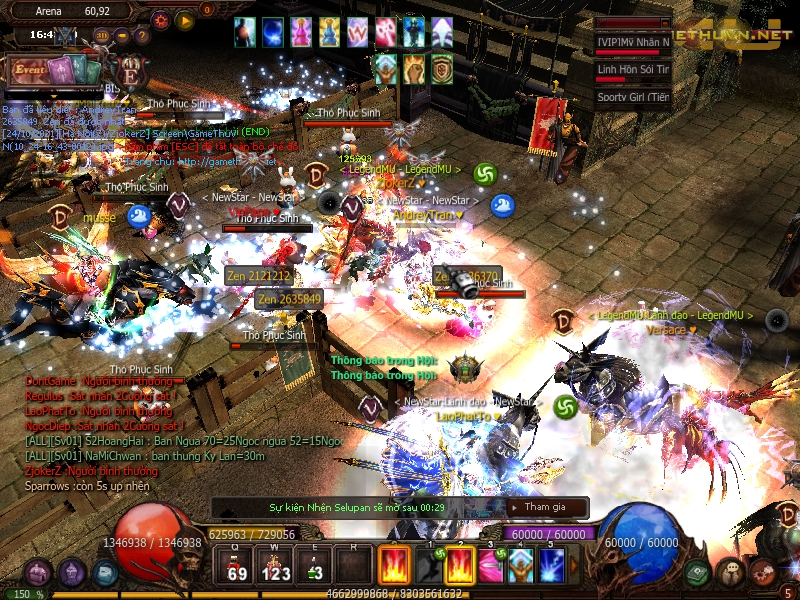The height and width of the screenshot is (600, 800).
Task: Open the gear settings button
Action: coord(160,19)
